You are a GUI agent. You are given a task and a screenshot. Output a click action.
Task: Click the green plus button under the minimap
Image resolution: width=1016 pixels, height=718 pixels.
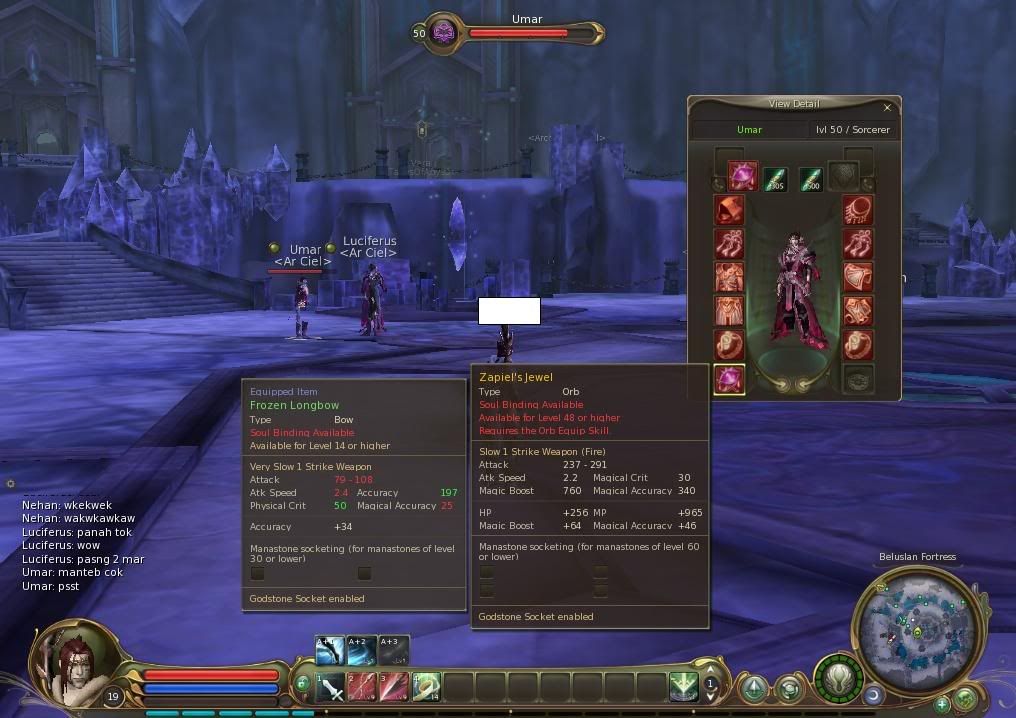(x=941, y=704)
